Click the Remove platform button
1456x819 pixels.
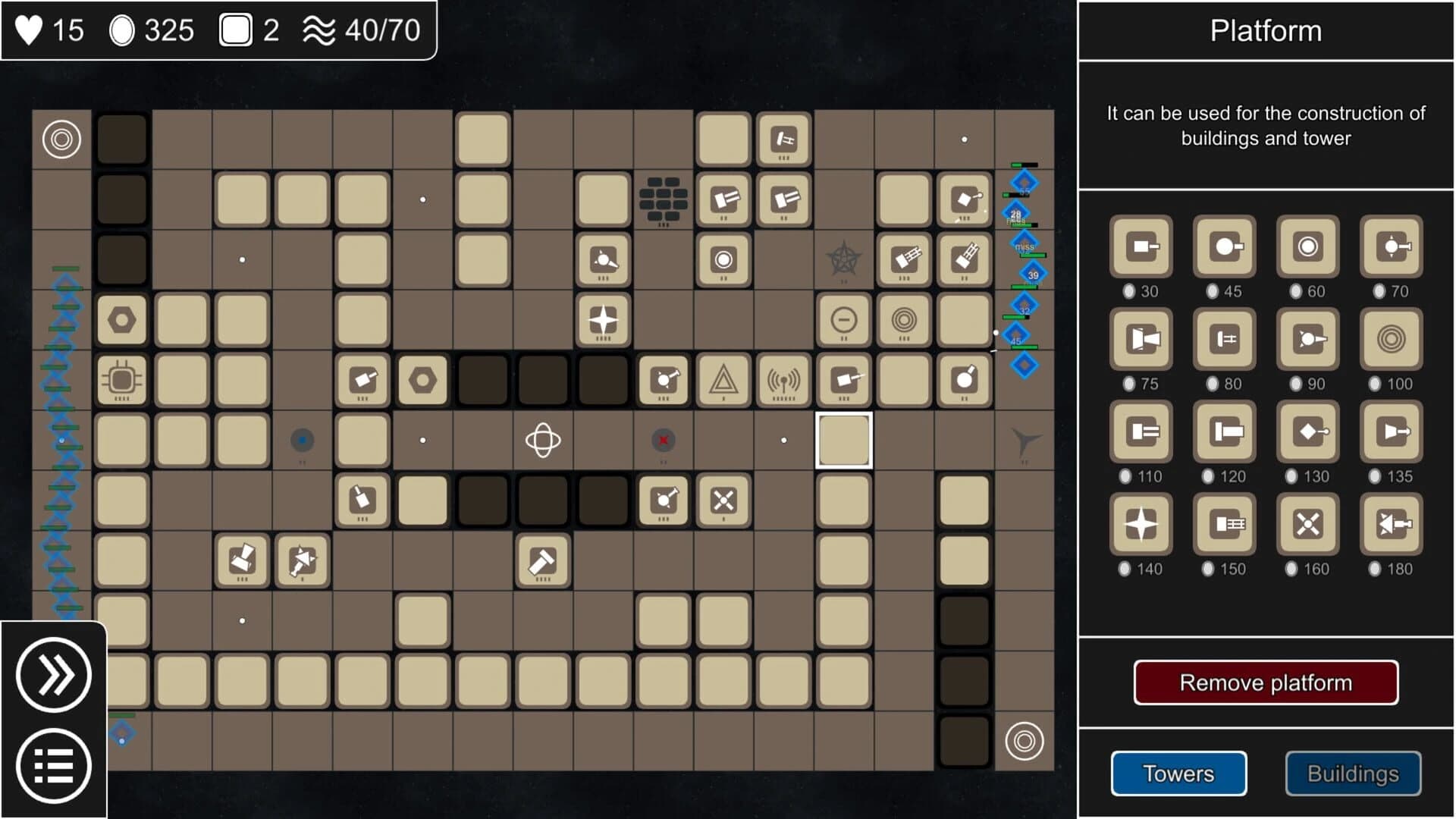(x=1266, y=682)
